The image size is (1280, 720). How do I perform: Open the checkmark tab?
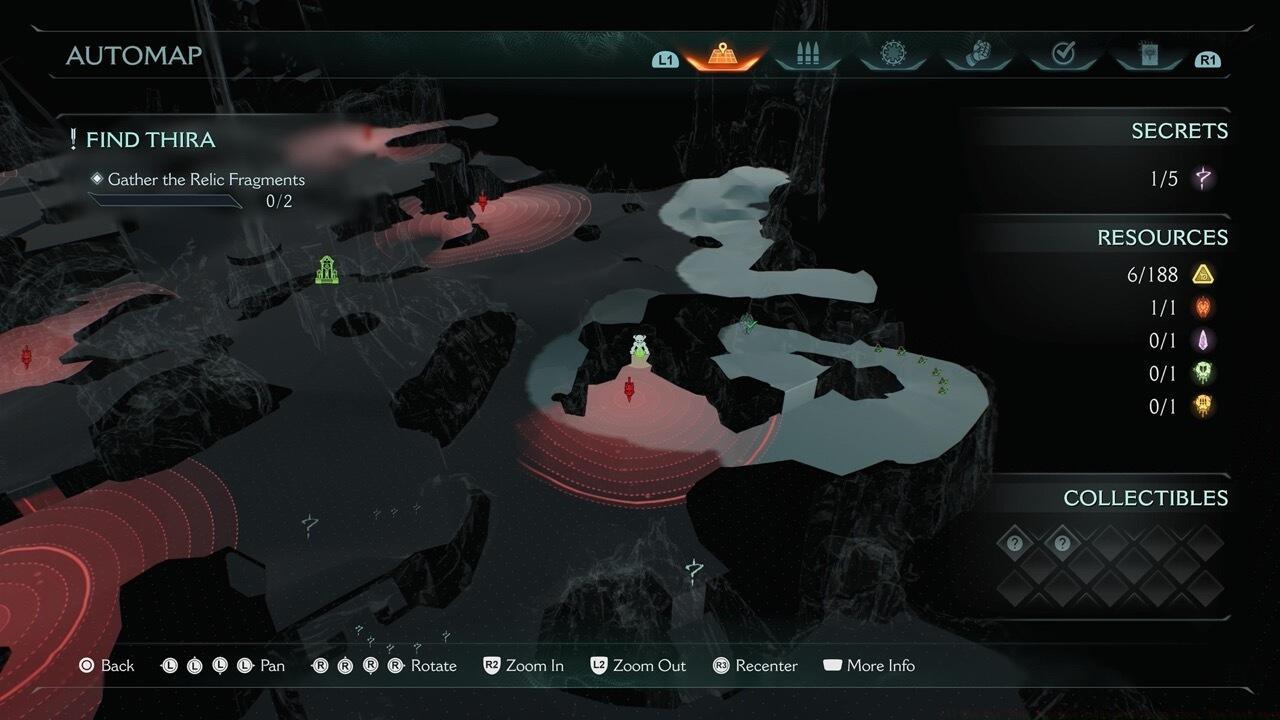[1063, 55]
